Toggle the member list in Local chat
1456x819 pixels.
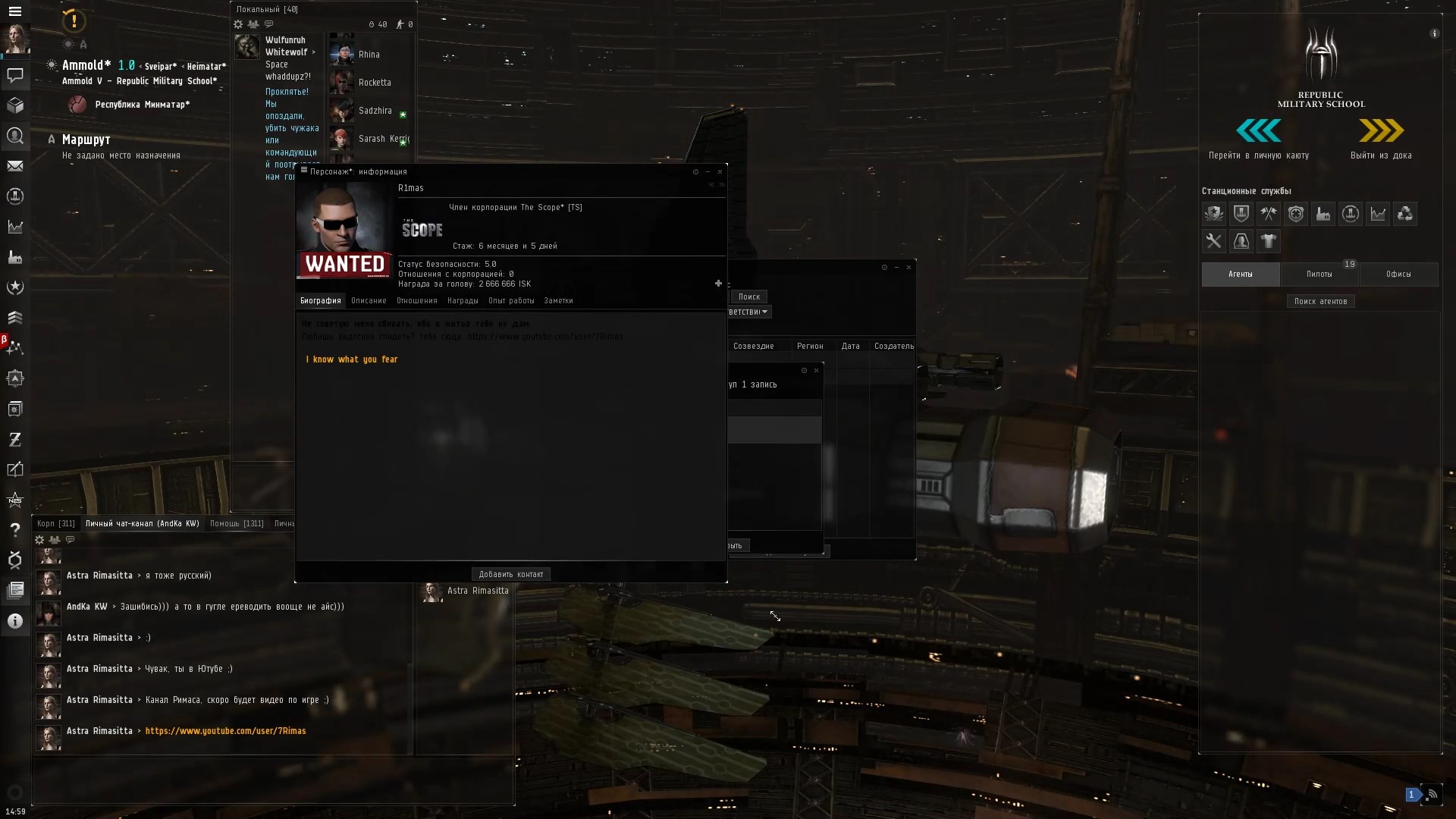point(253,24)
